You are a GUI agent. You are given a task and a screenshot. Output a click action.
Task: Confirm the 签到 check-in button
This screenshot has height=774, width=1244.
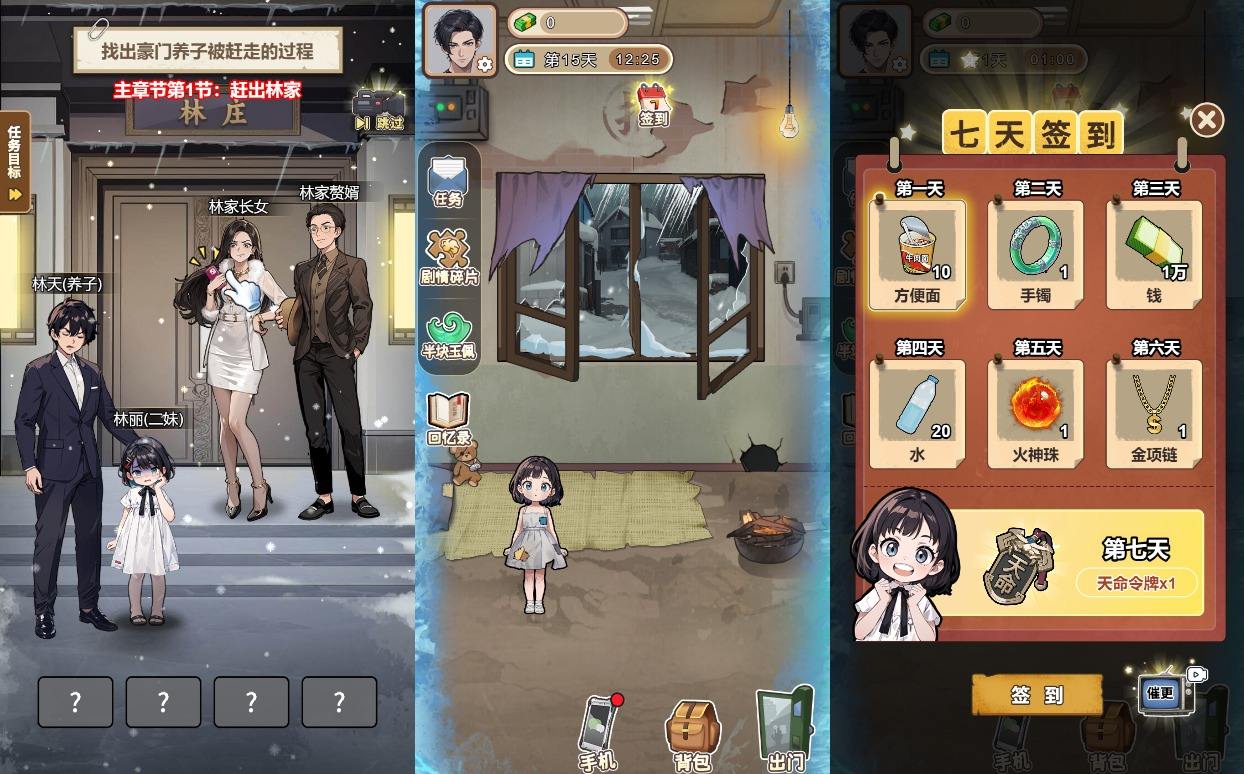pos(1037,695)
